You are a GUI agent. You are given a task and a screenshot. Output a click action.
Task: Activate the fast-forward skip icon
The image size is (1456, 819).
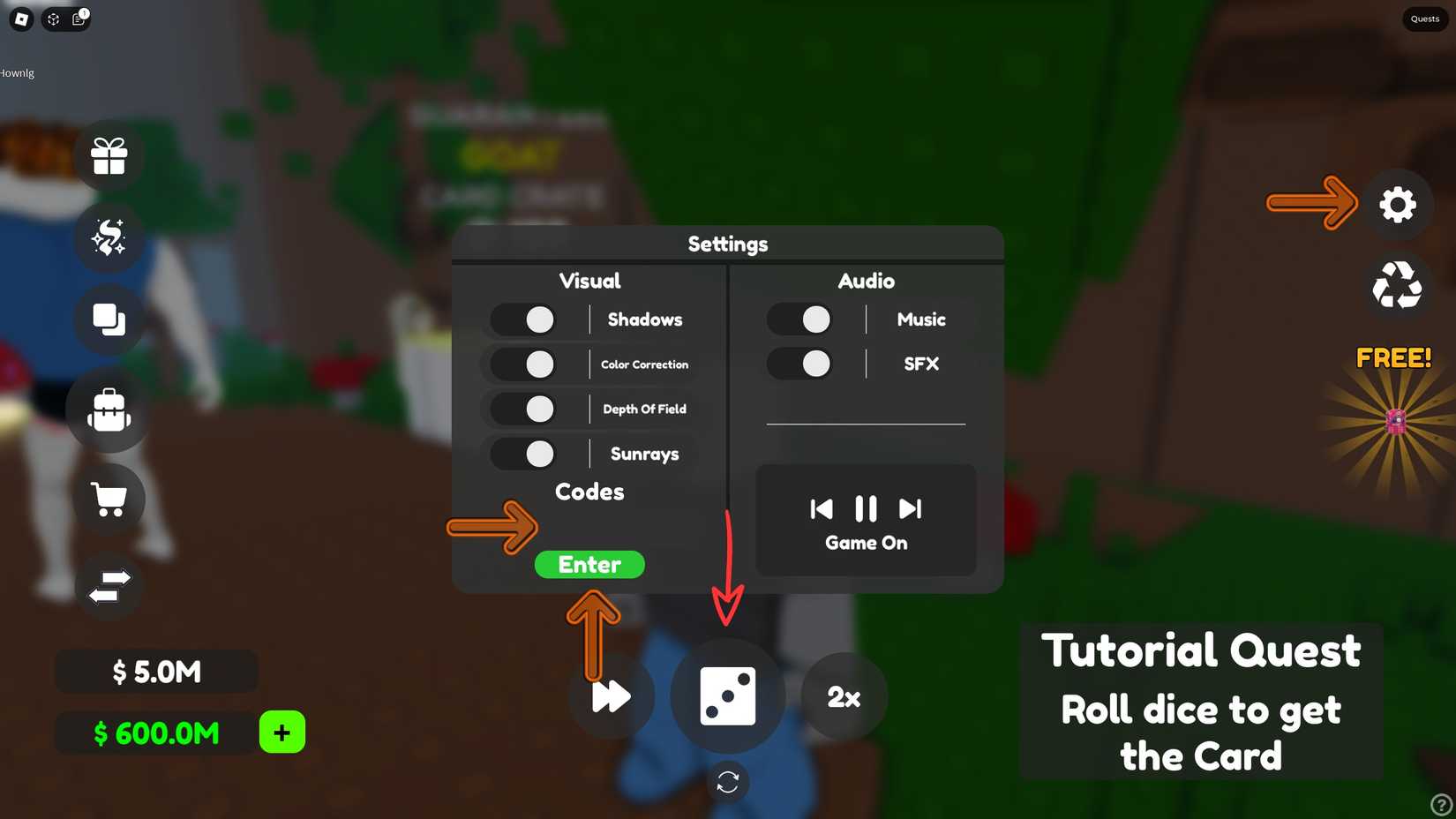(x=610, y=697)
